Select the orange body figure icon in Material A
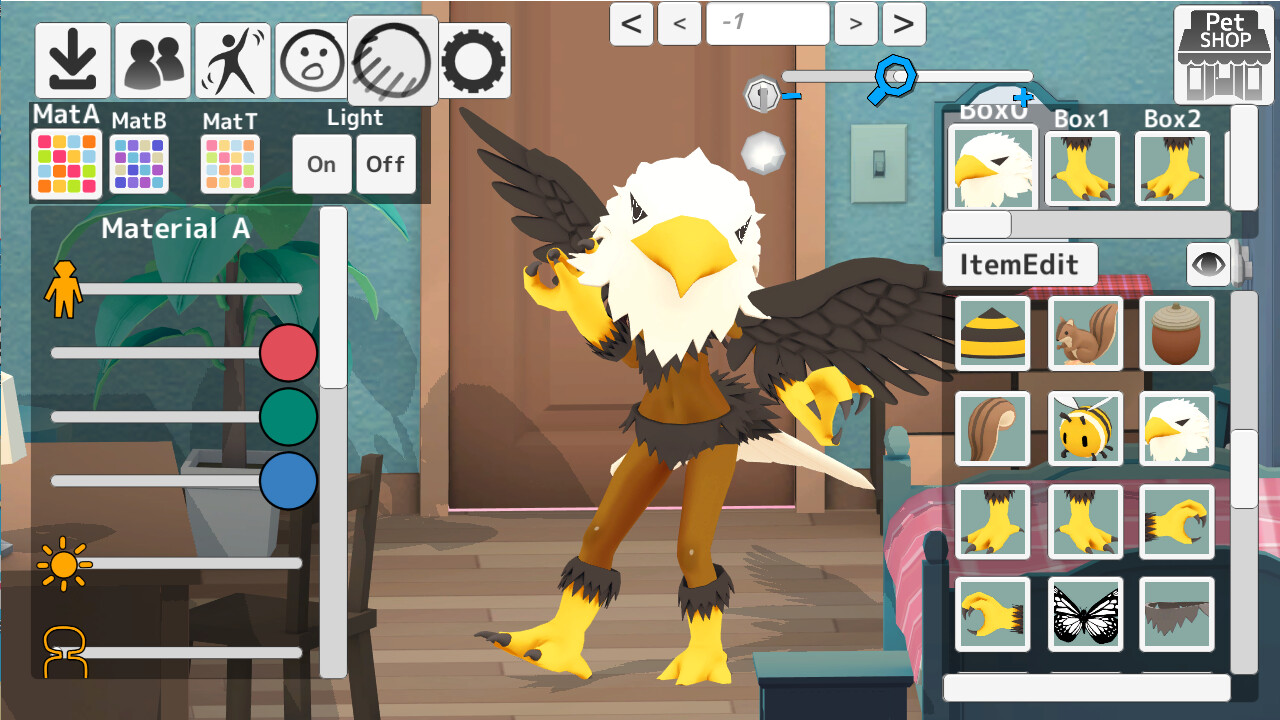The height and width of the screenshot is (720, 1280). 62,287
